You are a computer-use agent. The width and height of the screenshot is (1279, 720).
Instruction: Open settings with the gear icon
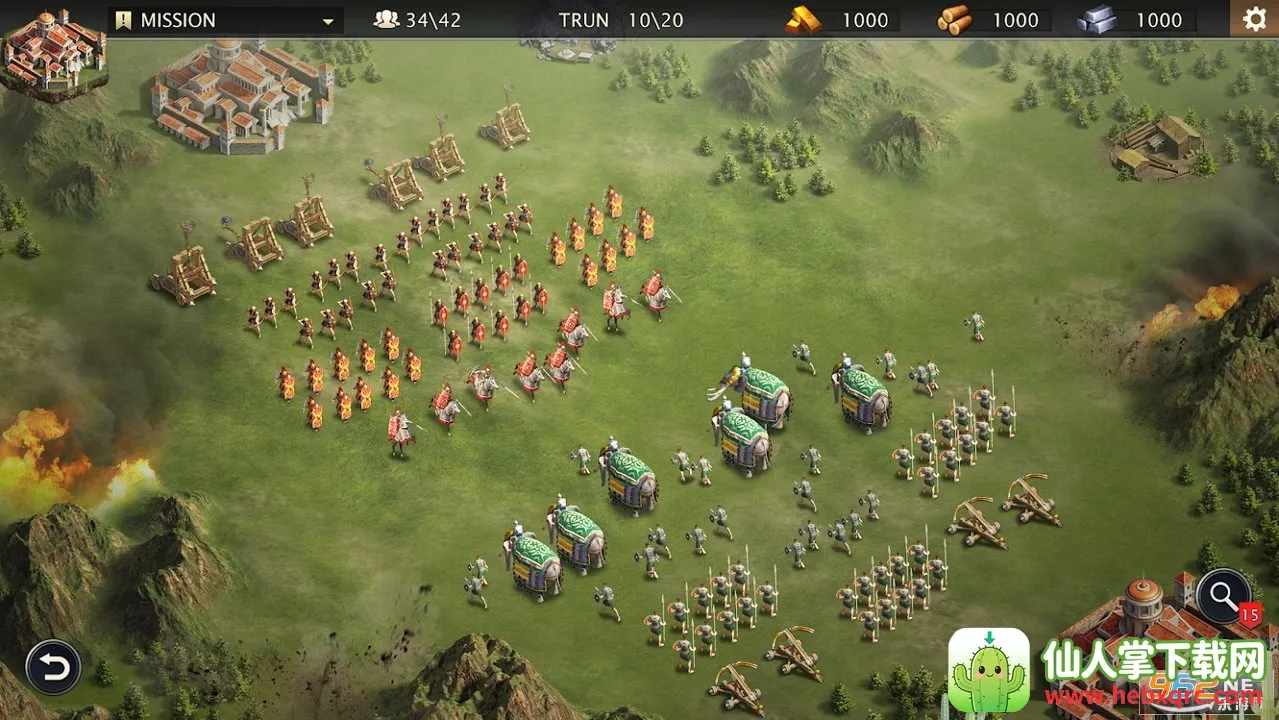tap(1253, 19)
